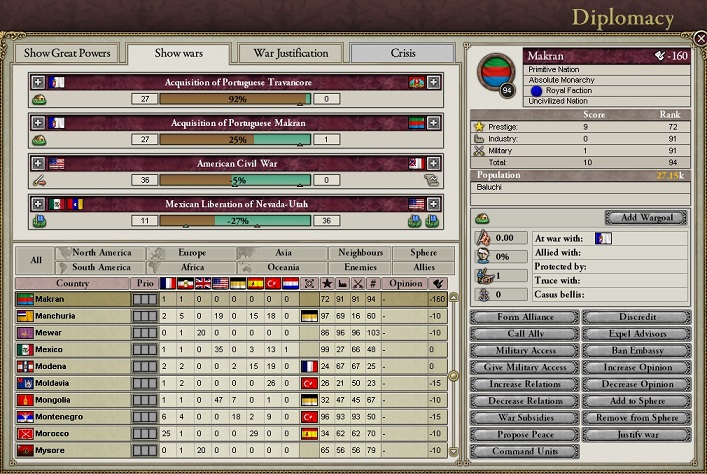Select Add to Sphere button

[x=636, y=401]
